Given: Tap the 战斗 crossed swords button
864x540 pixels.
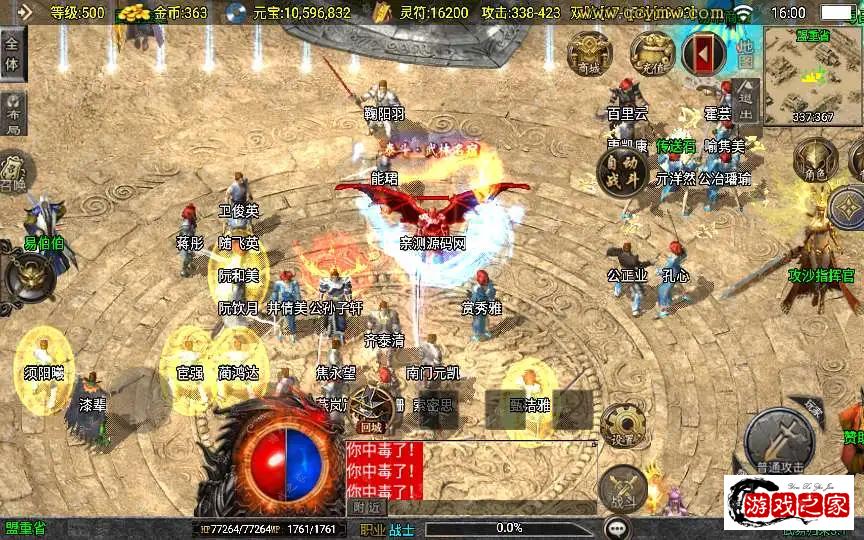Looking at the screenshot, I should point(622,488).
